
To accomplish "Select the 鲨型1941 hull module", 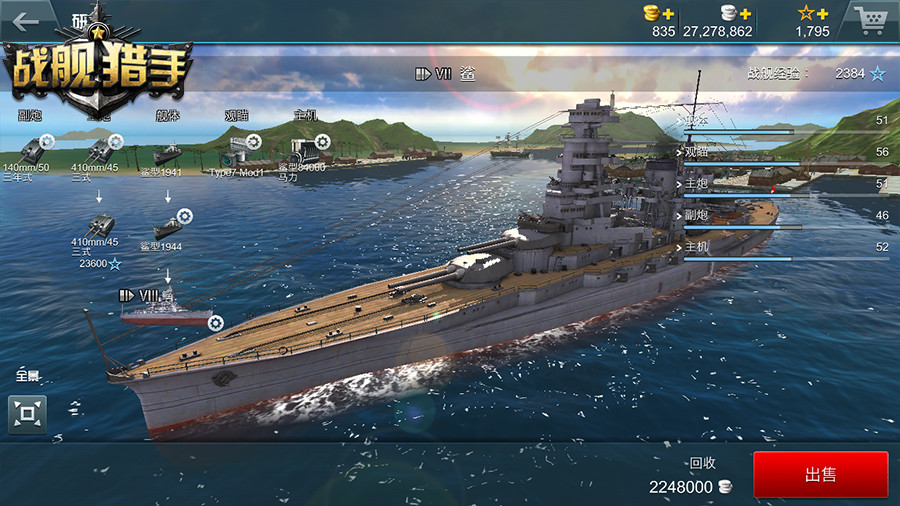I will [167, 155].
